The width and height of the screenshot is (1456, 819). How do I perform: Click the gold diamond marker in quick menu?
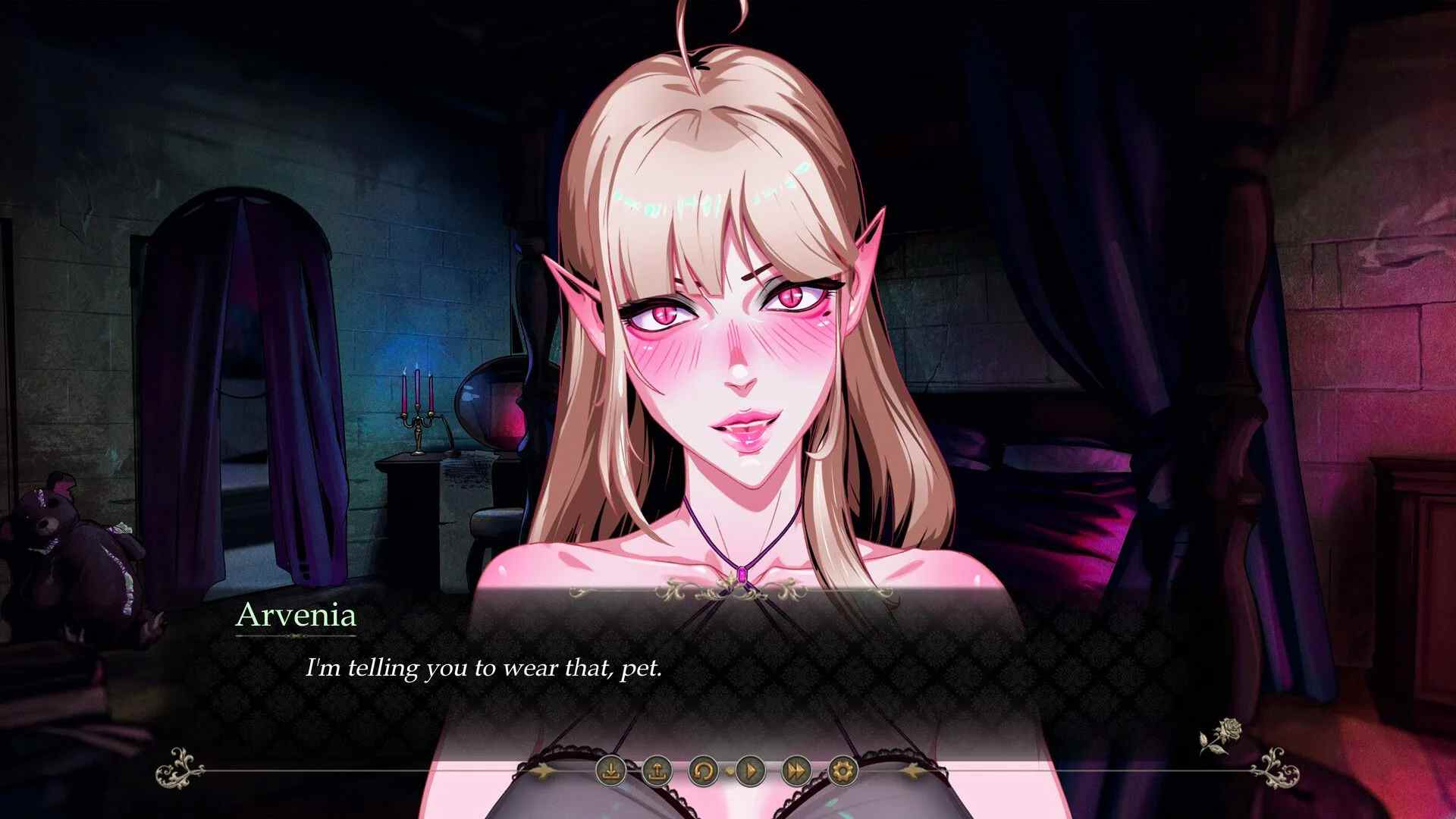tap(729, 772)
